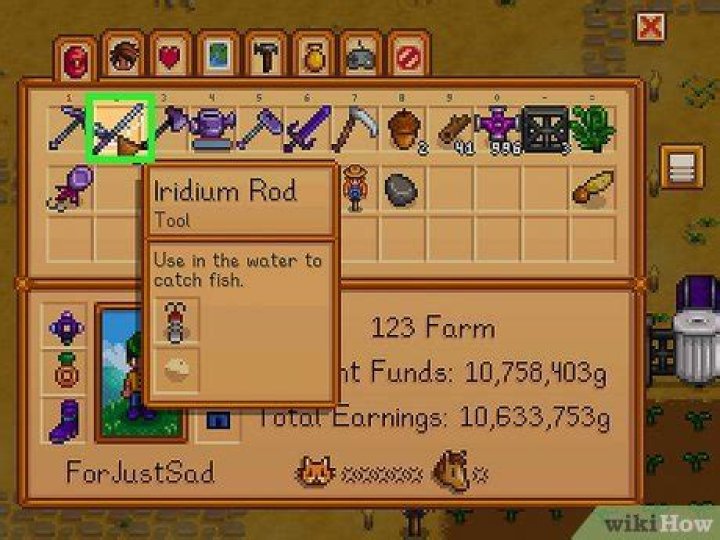Screen dimensions: 720x540
Task: Pick up the acorn stack of 2
Action: pyautogui.click(x=404, y=128)
